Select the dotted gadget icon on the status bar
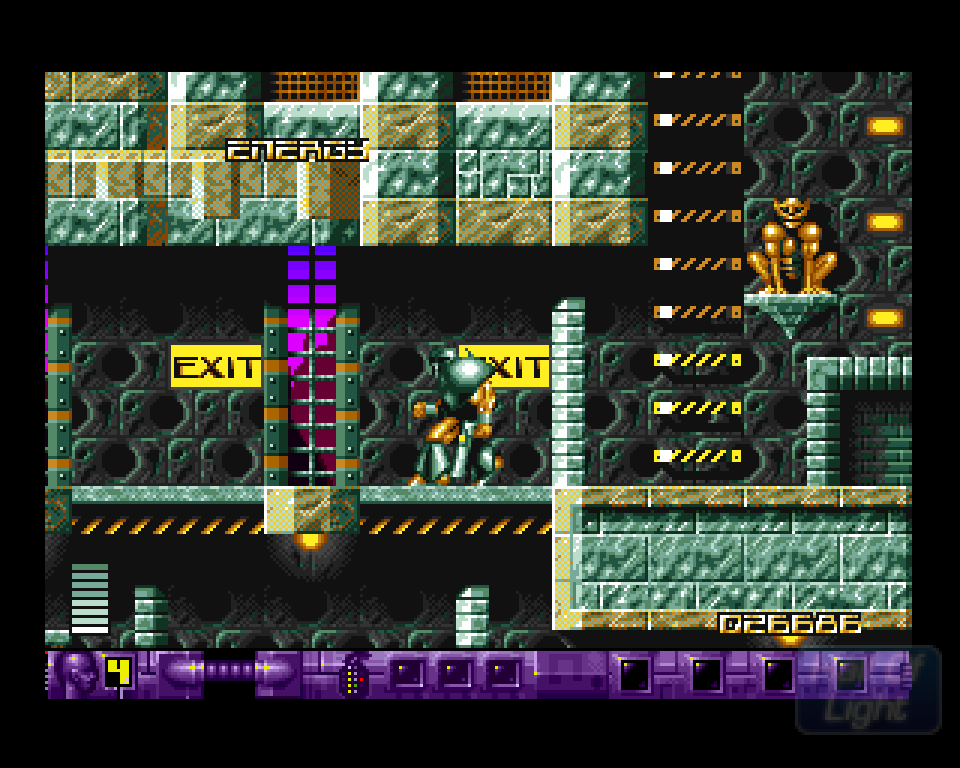960x768 pixels. pyautogui.click(x=353, y=675)
